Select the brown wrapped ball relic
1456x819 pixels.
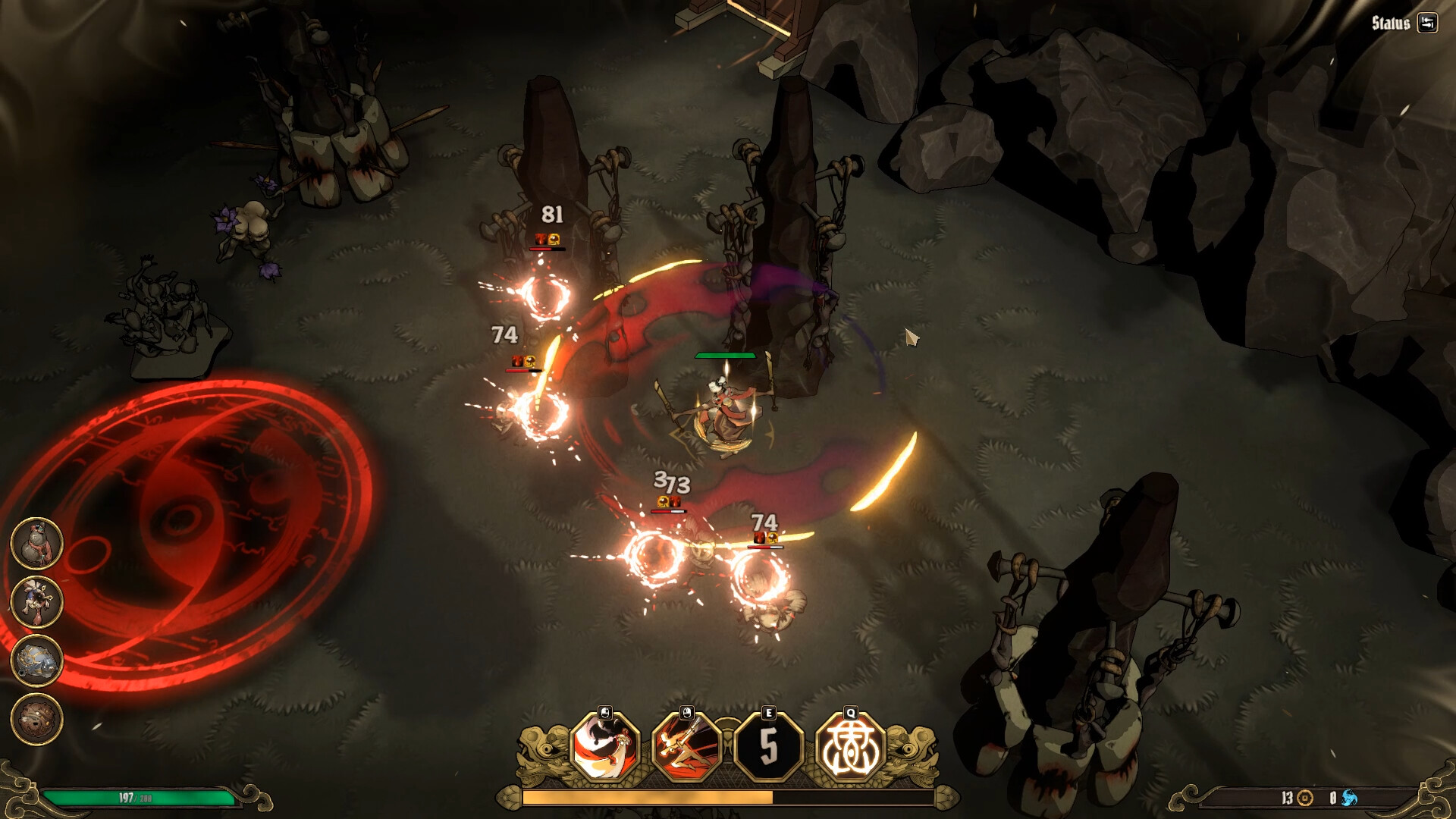click(36, 718)
